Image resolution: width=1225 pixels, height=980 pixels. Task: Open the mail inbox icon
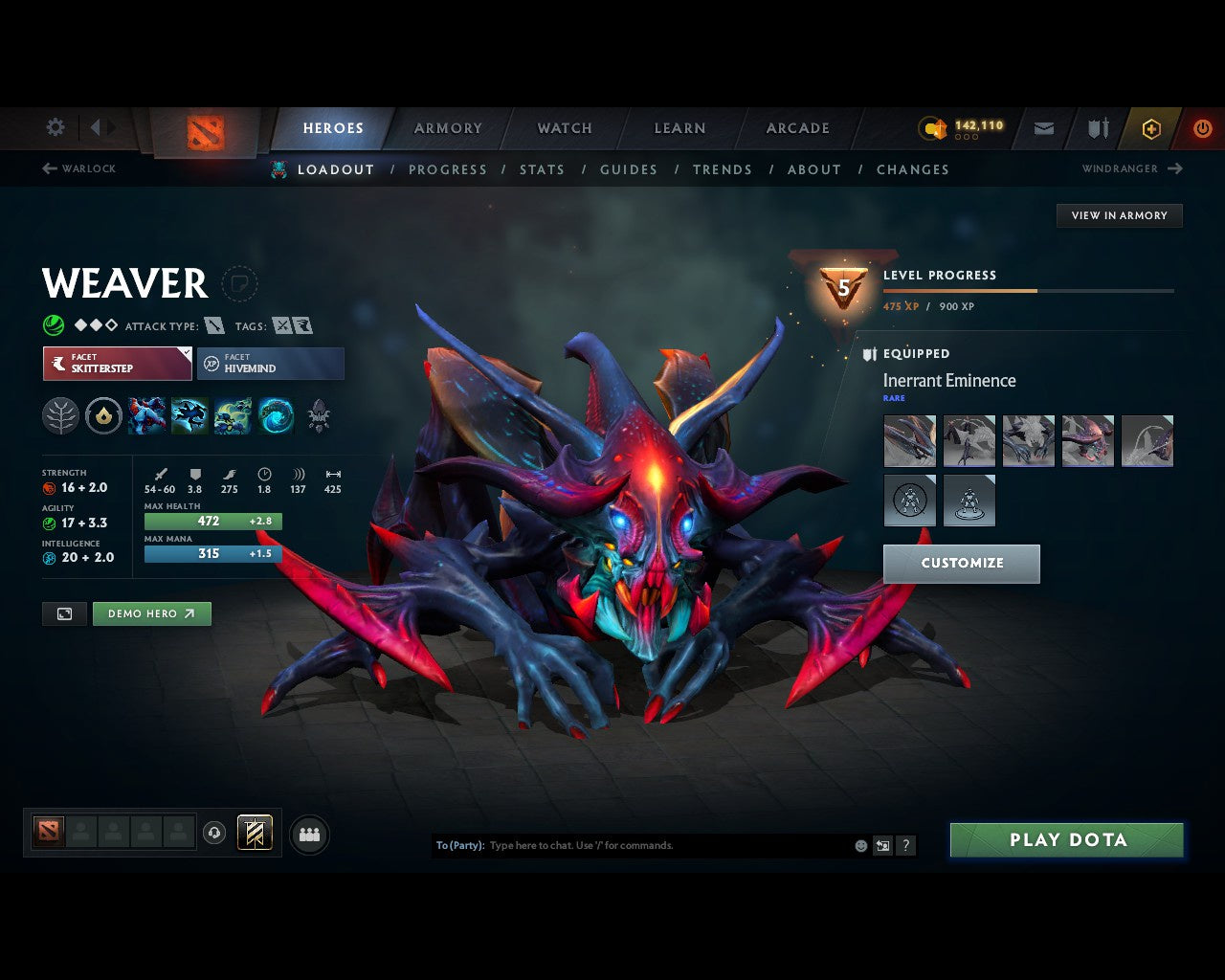coord(1043,128)
